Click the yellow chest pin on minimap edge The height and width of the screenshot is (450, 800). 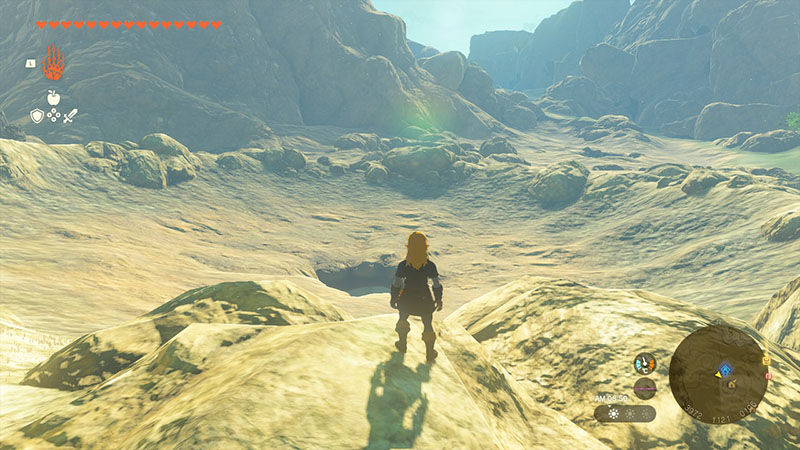(x=767, y=359)
